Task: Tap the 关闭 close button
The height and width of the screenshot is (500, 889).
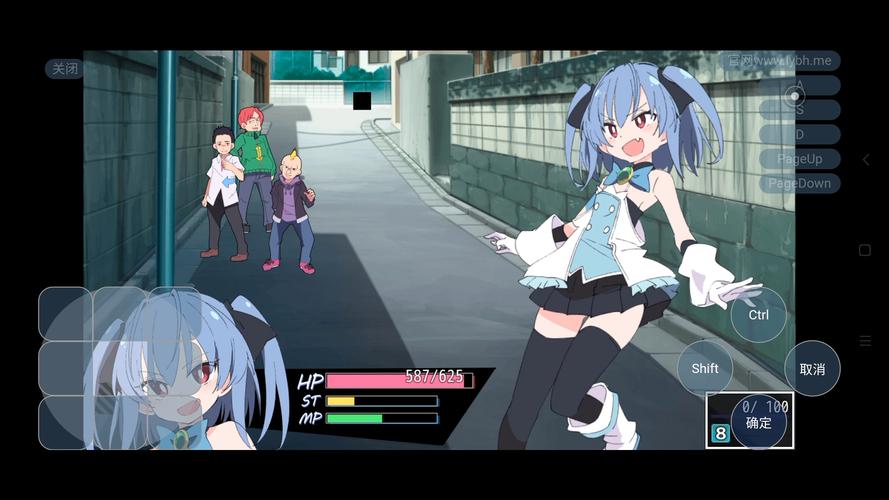Action: [x=64, y=69]
